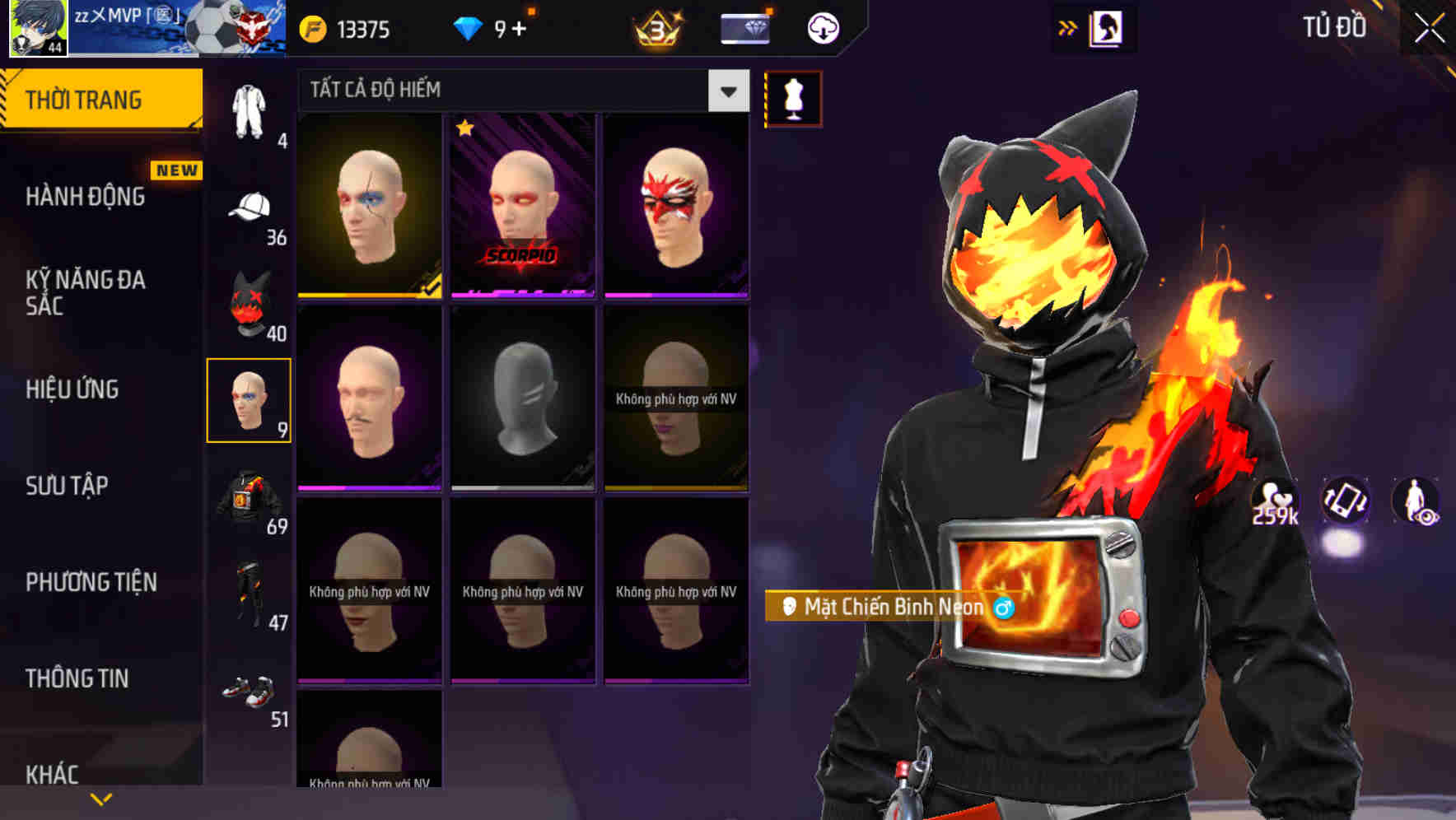Expand the bottom chevron under KHÁC
Image resolution: width=1456 pixels, height=820 pixels.
click(x=100, y=799)
